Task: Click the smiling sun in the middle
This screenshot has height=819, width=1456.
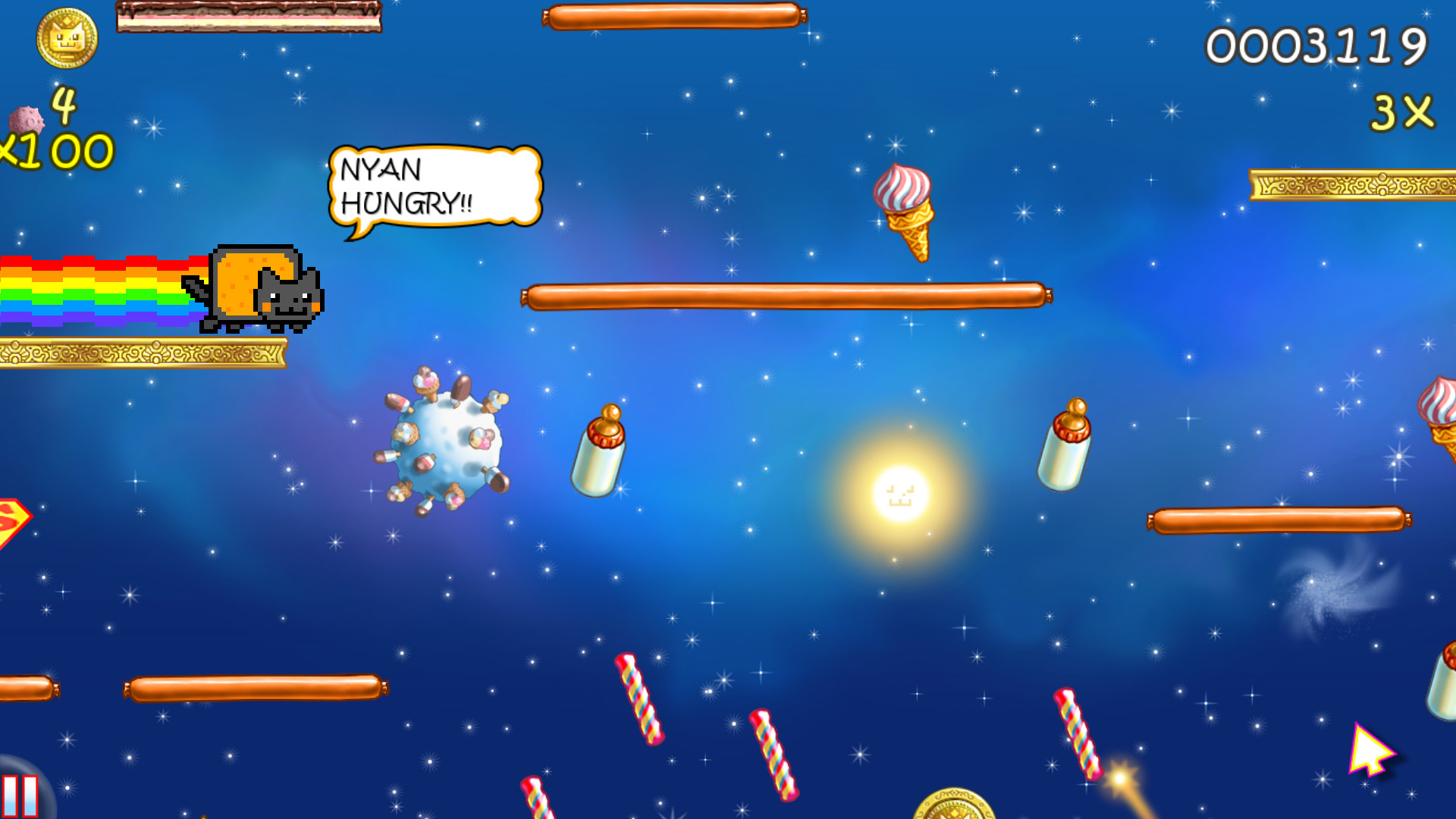Action: pos(899,494)
